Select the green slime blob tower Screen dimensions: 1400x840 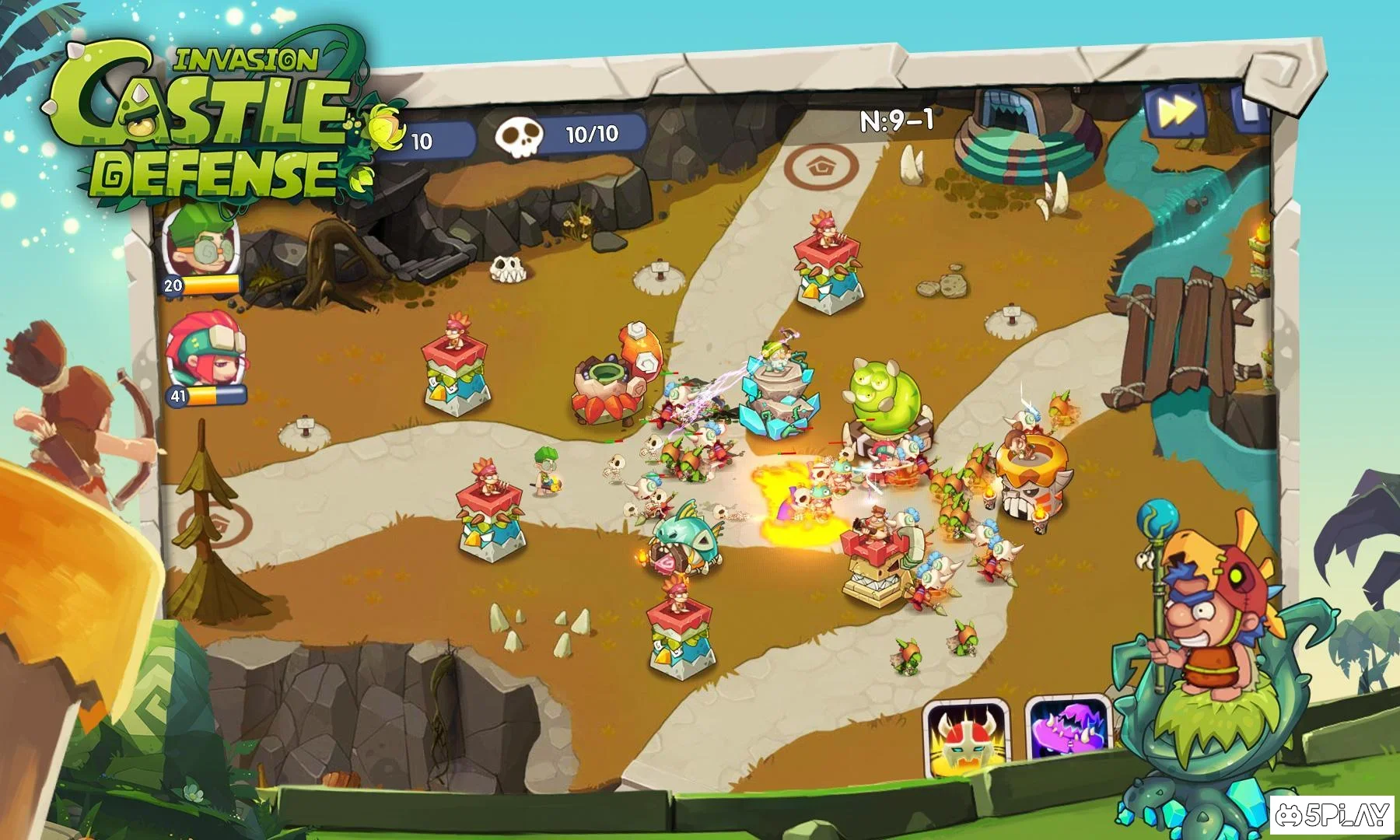883,397
